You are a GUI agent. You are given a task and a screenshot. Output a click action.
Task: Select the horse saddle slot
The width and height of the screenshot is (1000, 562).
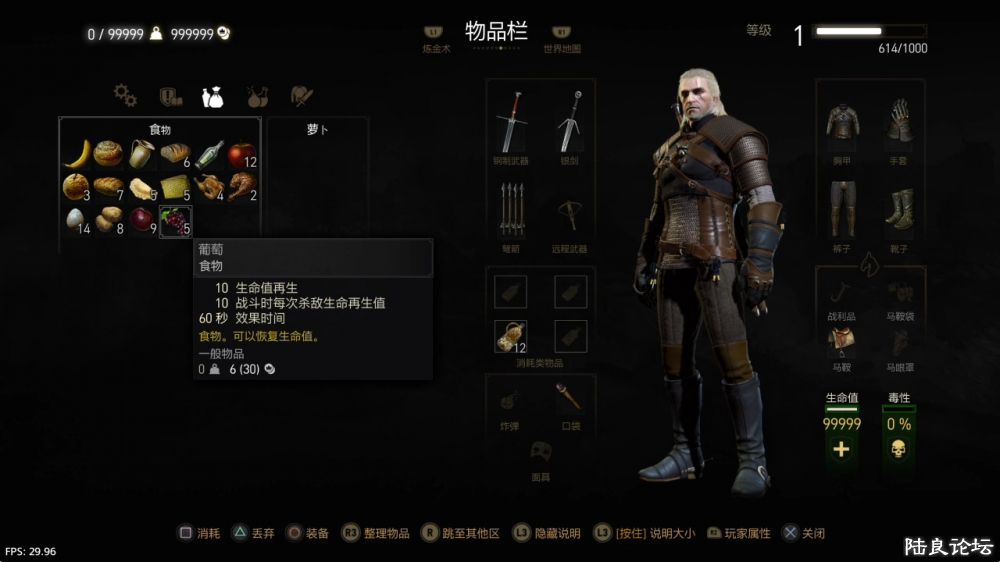click(x=842, y=341)
